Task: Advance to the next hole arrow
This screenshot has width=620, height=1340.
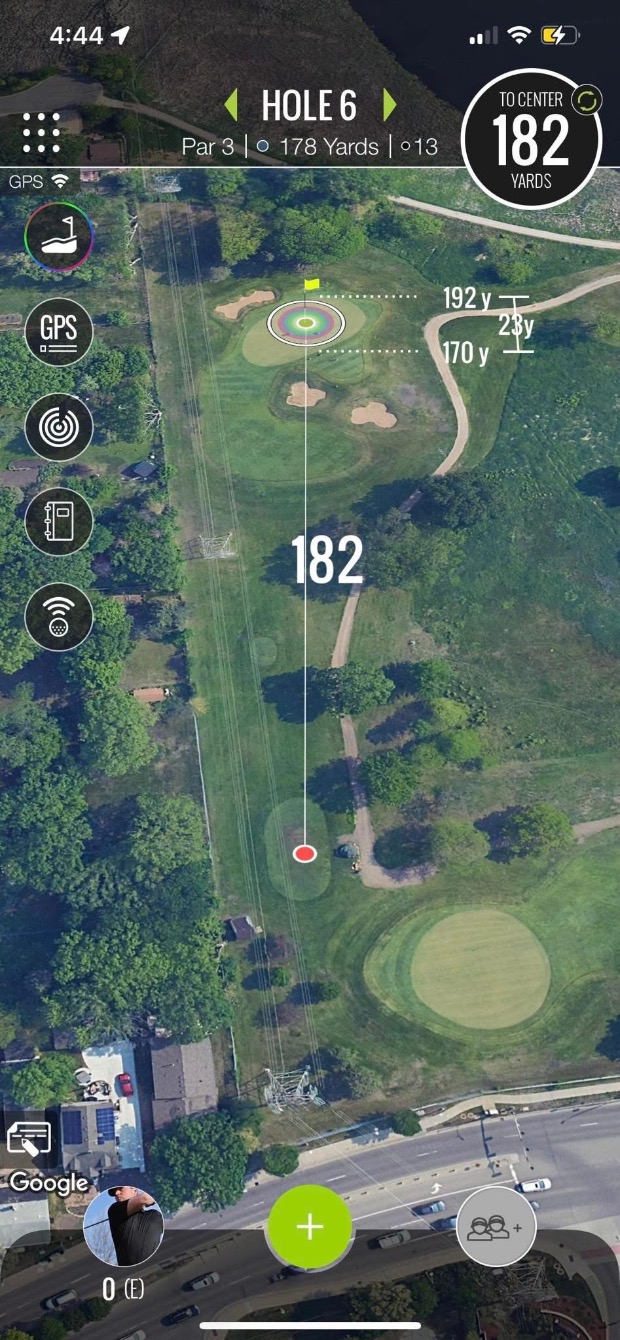Action: coord(389,105)
